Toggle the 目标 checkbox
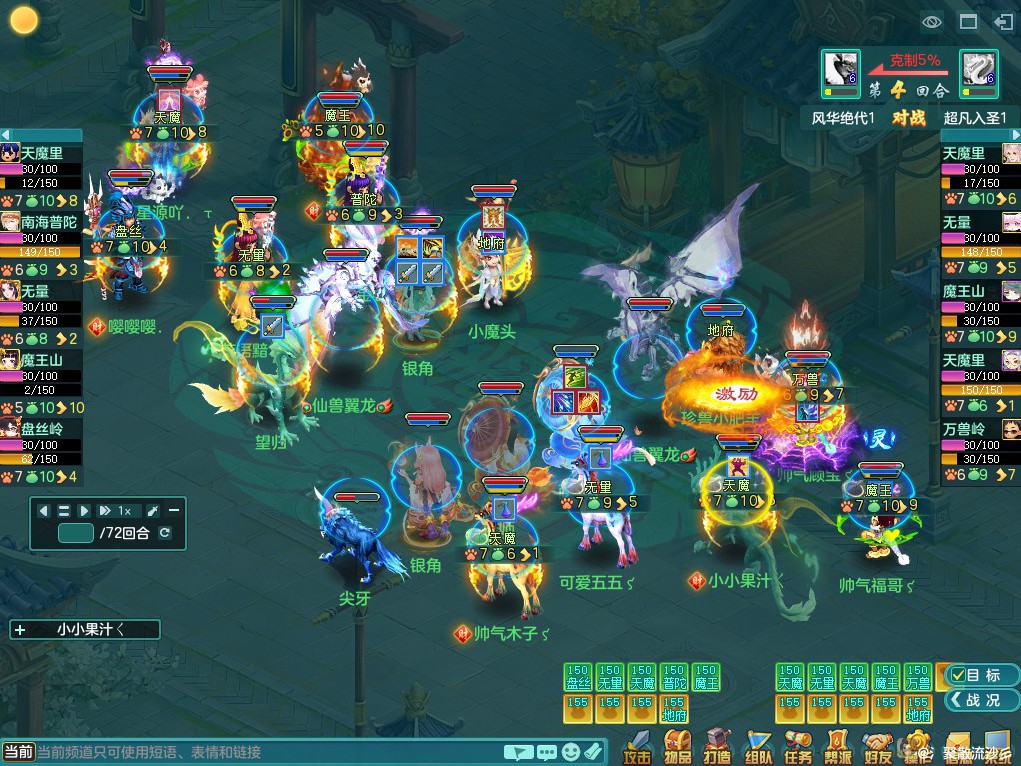This screenshot has width=1021, height=766. (958, 675)
